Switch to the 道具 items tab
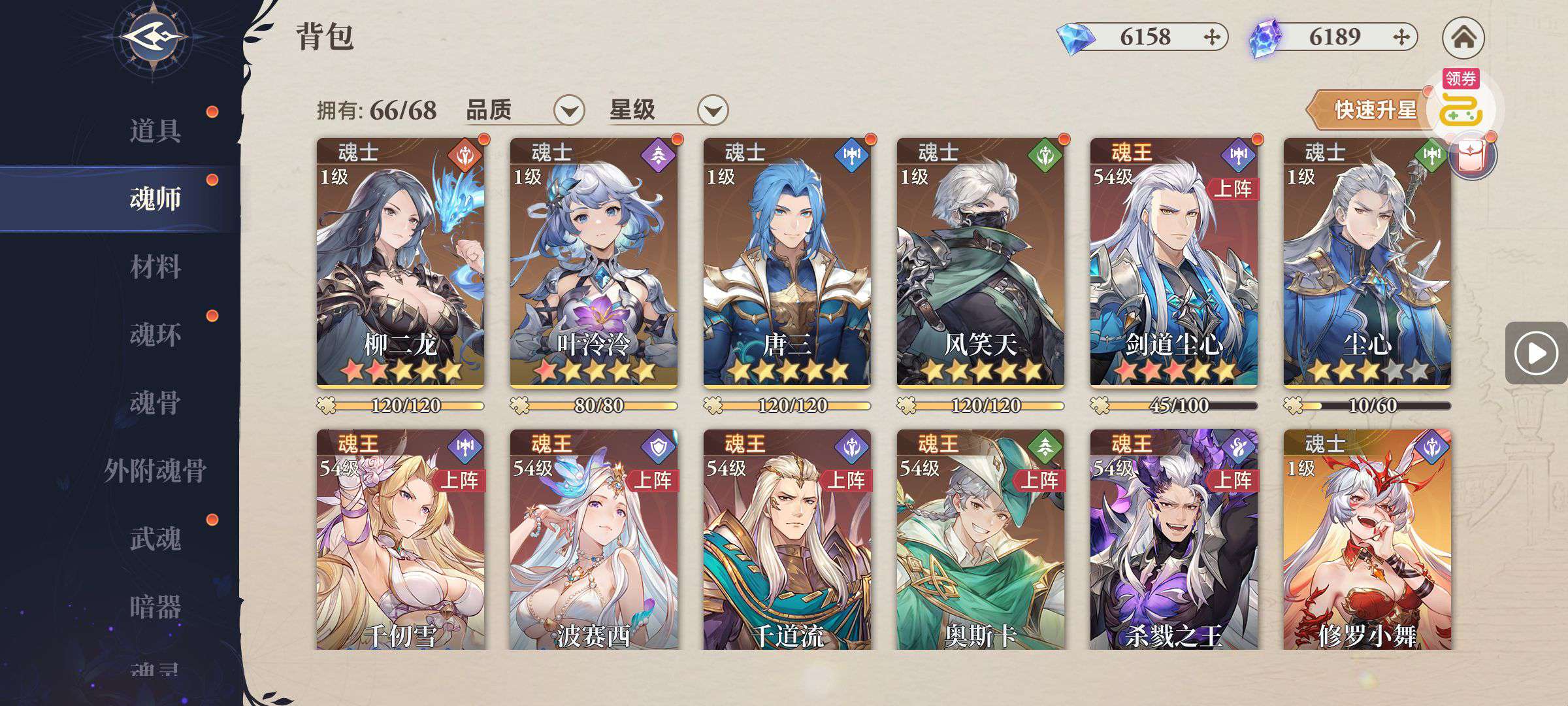This screenshot has width=1568, height=706. (x=155, y=131)
